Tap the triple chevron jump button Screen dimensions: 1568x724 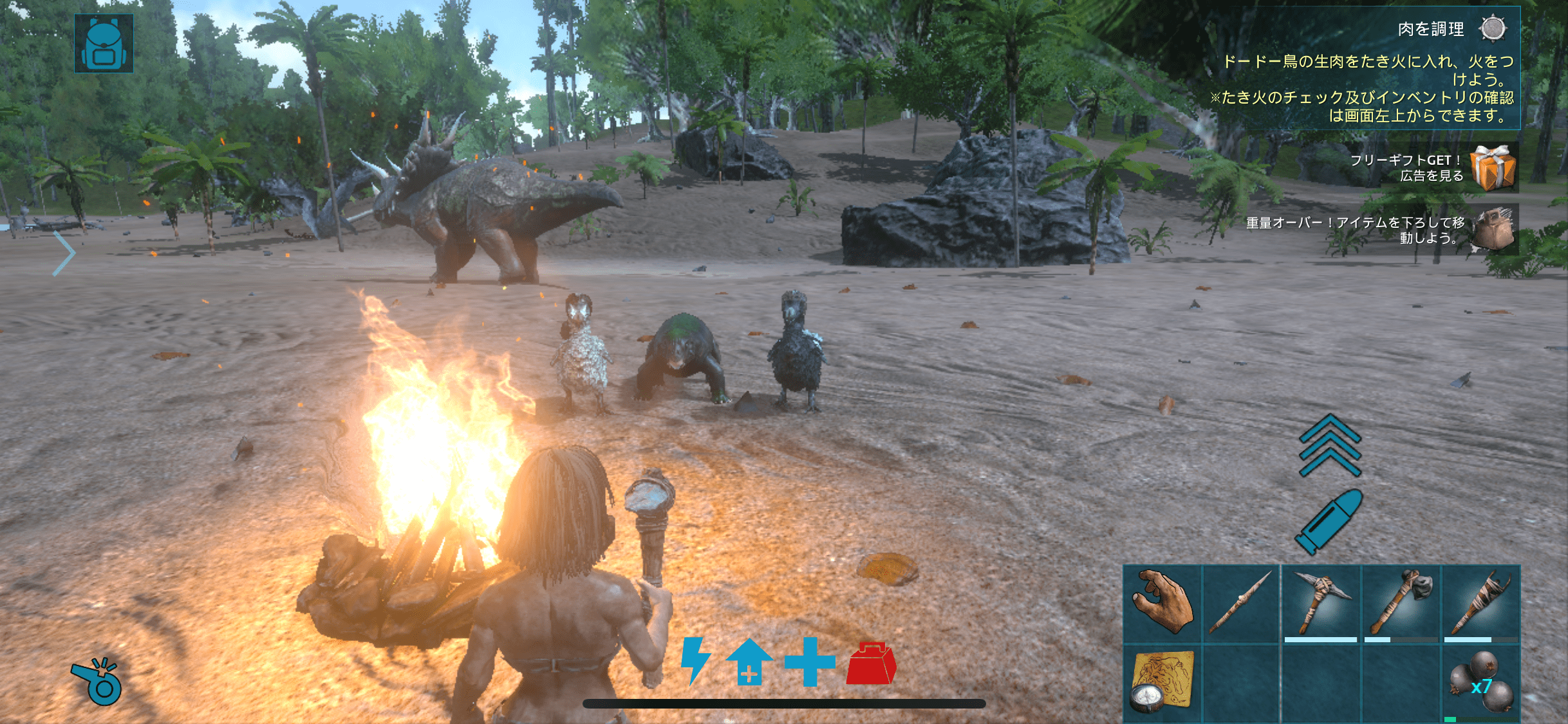click(x=1330, y=445)
